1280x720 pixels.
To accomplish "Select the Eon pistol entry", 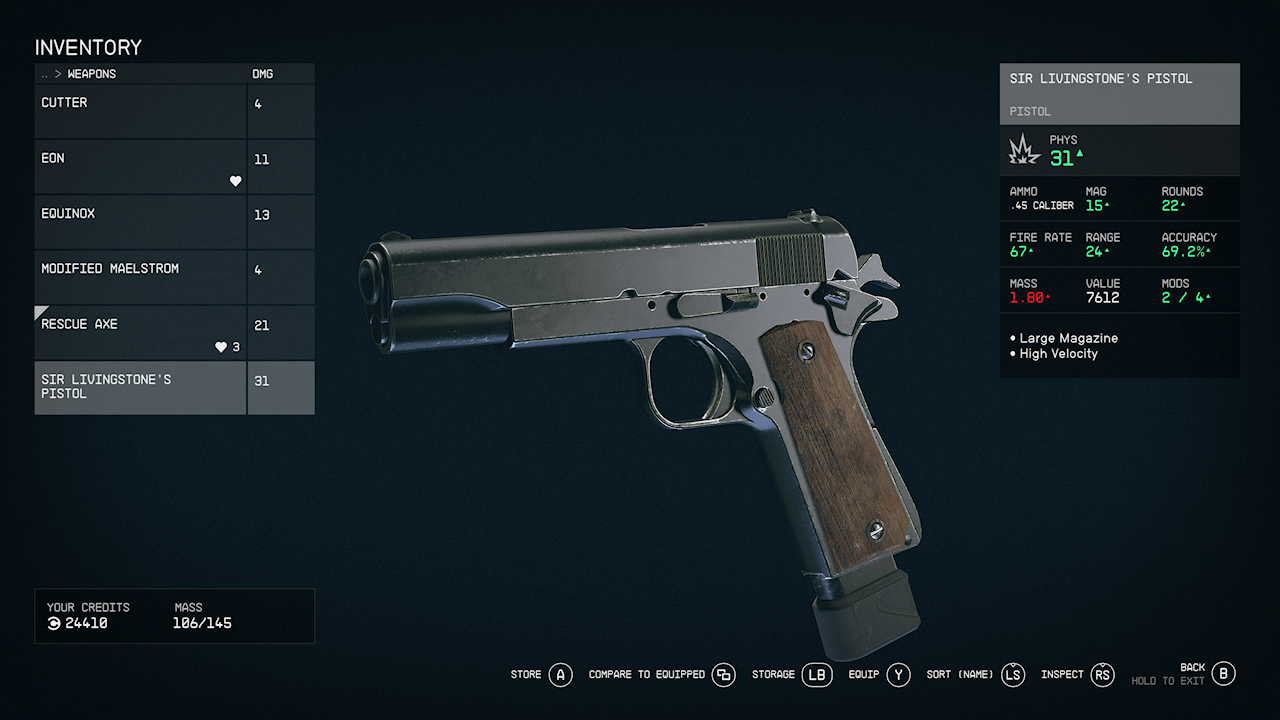I will tap(140, 166).
